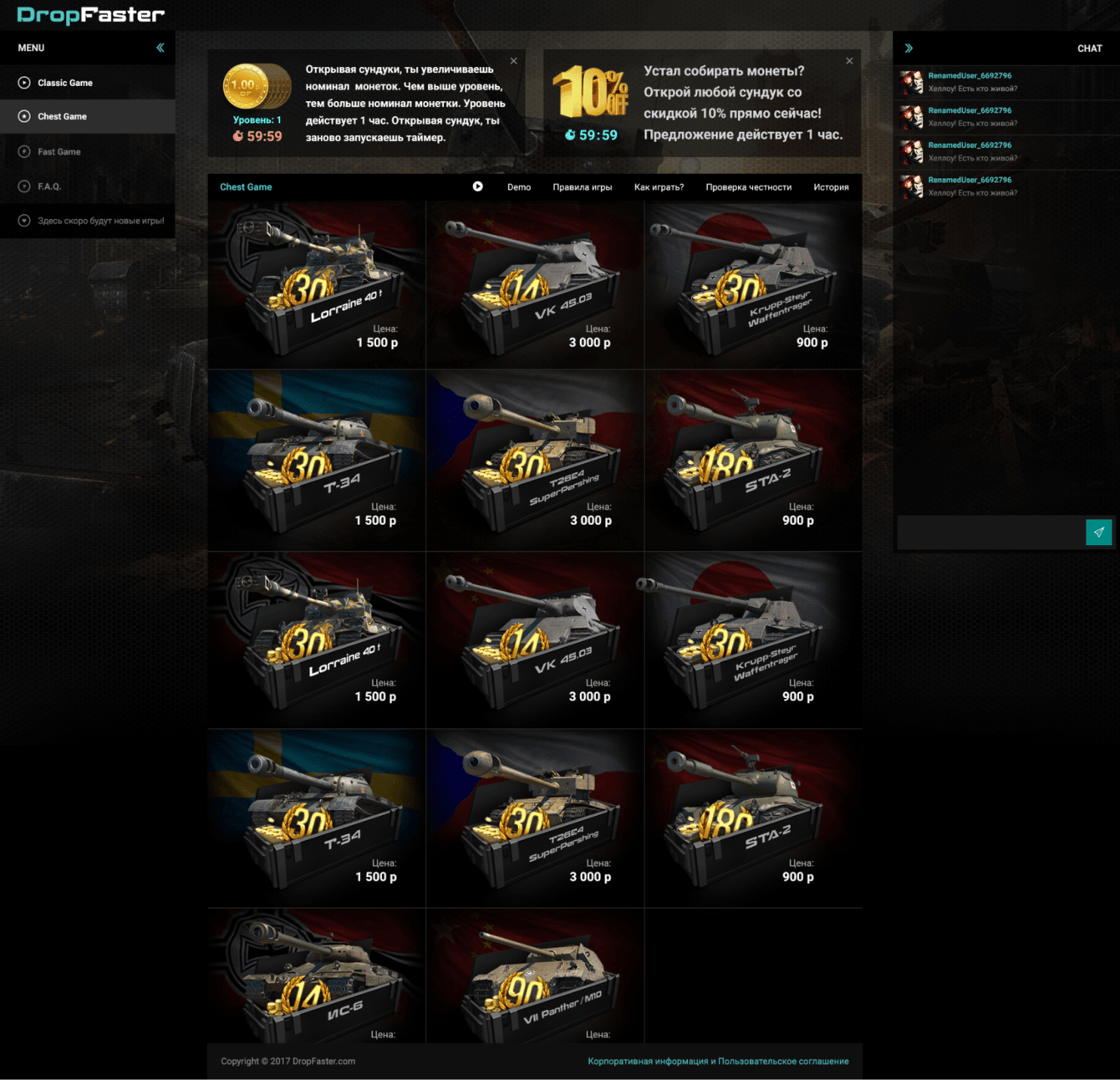Viewport: 1120px width, 1080px height.
Task: Open Правила игры game rules
Action: point(582,187)
